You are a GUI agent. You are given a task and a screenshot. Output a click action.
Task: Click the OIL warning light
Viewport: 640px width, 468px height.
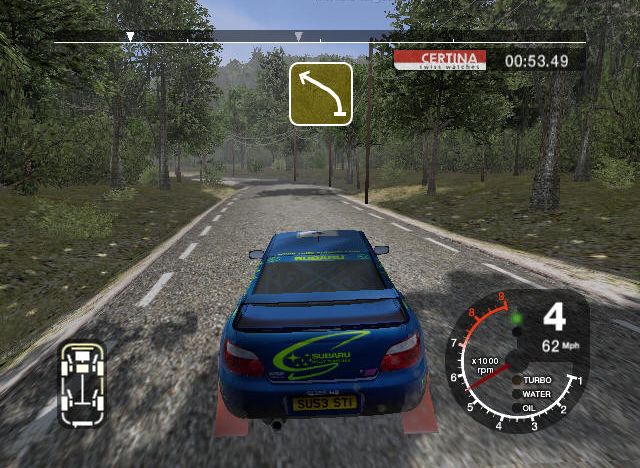coord(516,407)
